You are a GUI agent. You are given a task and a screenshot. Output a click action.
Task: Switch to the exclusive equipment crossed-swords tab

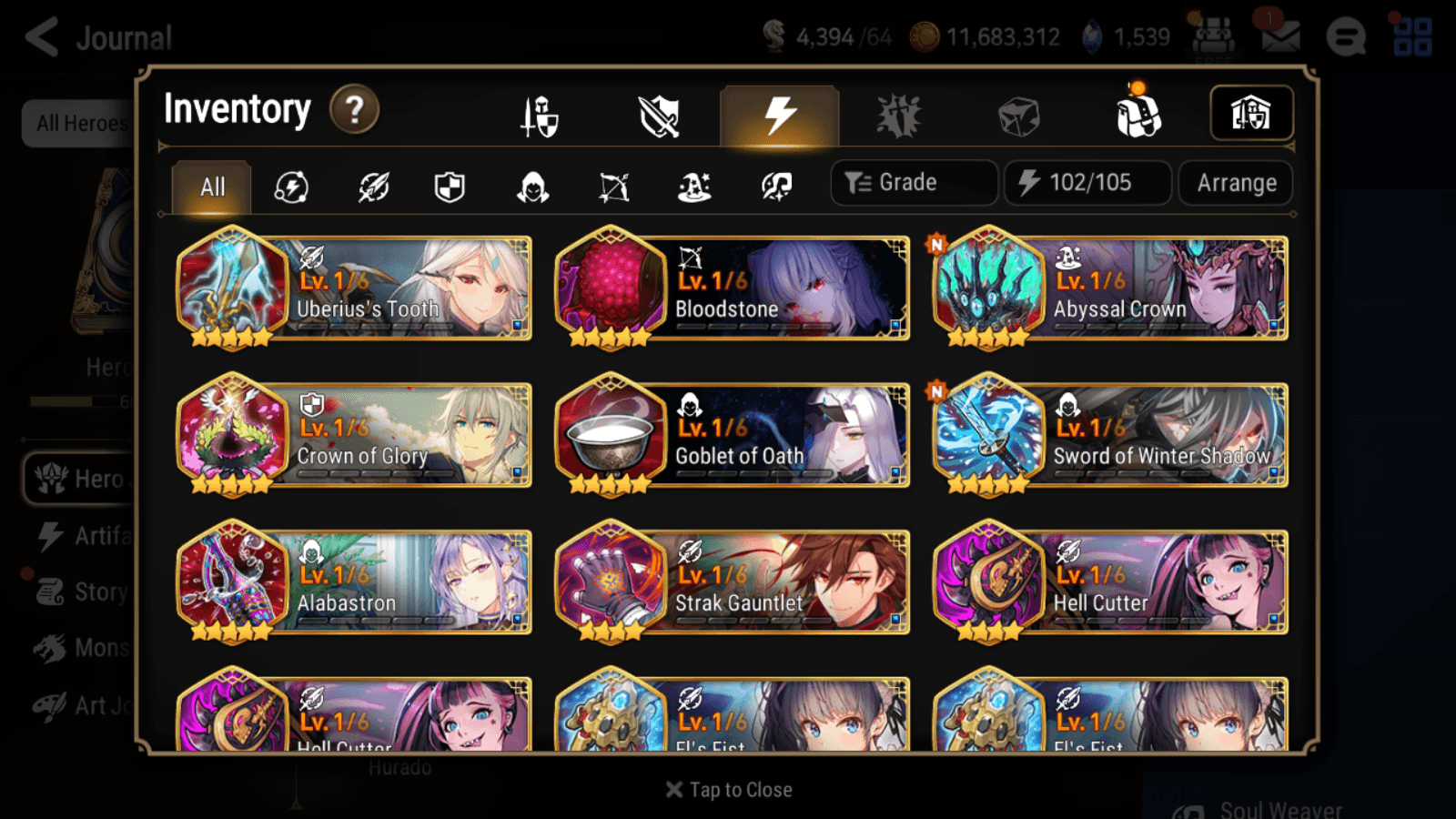click(659, 114)
